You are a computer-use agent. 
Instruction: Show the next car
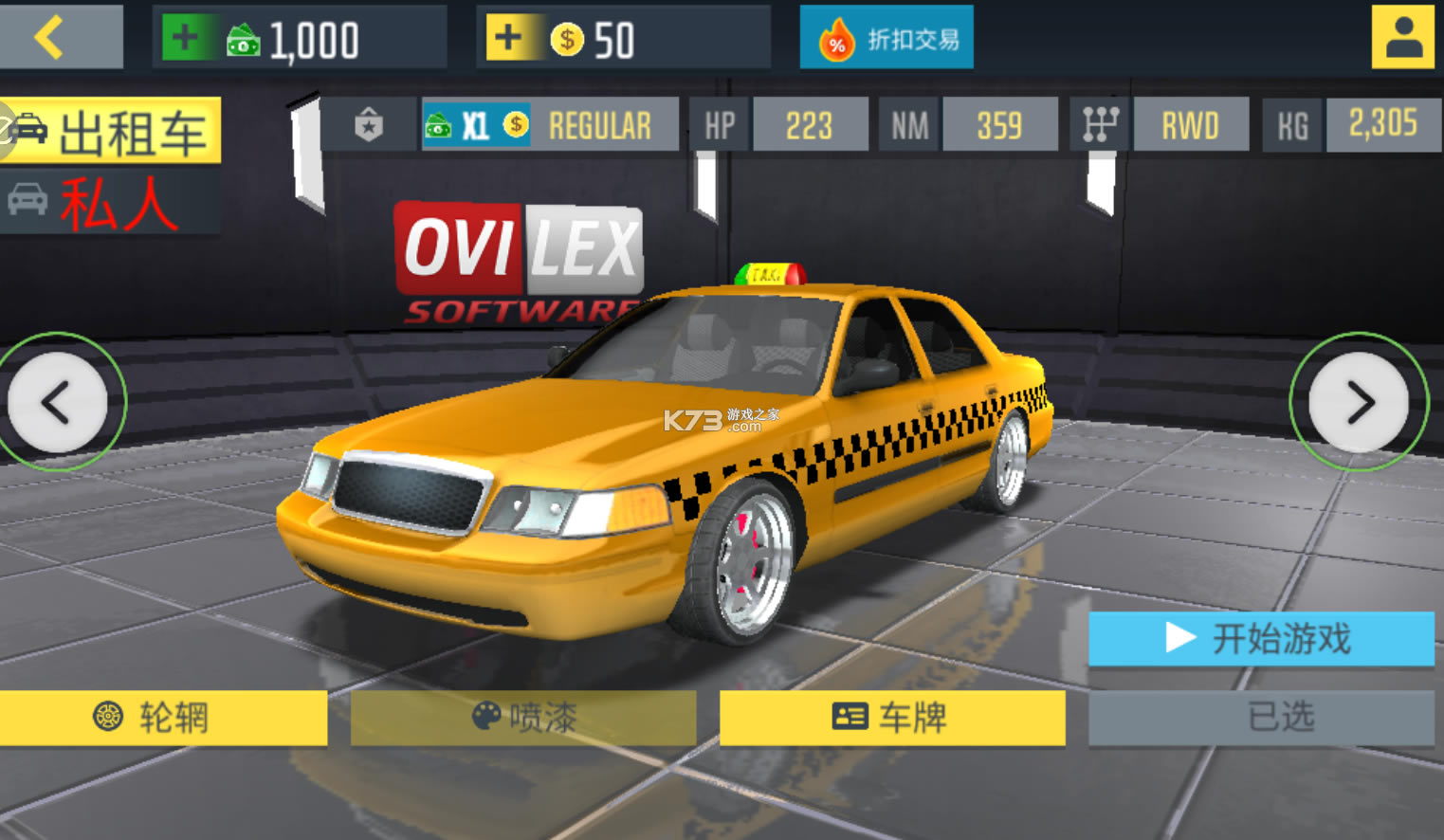tap(1359, 402)
